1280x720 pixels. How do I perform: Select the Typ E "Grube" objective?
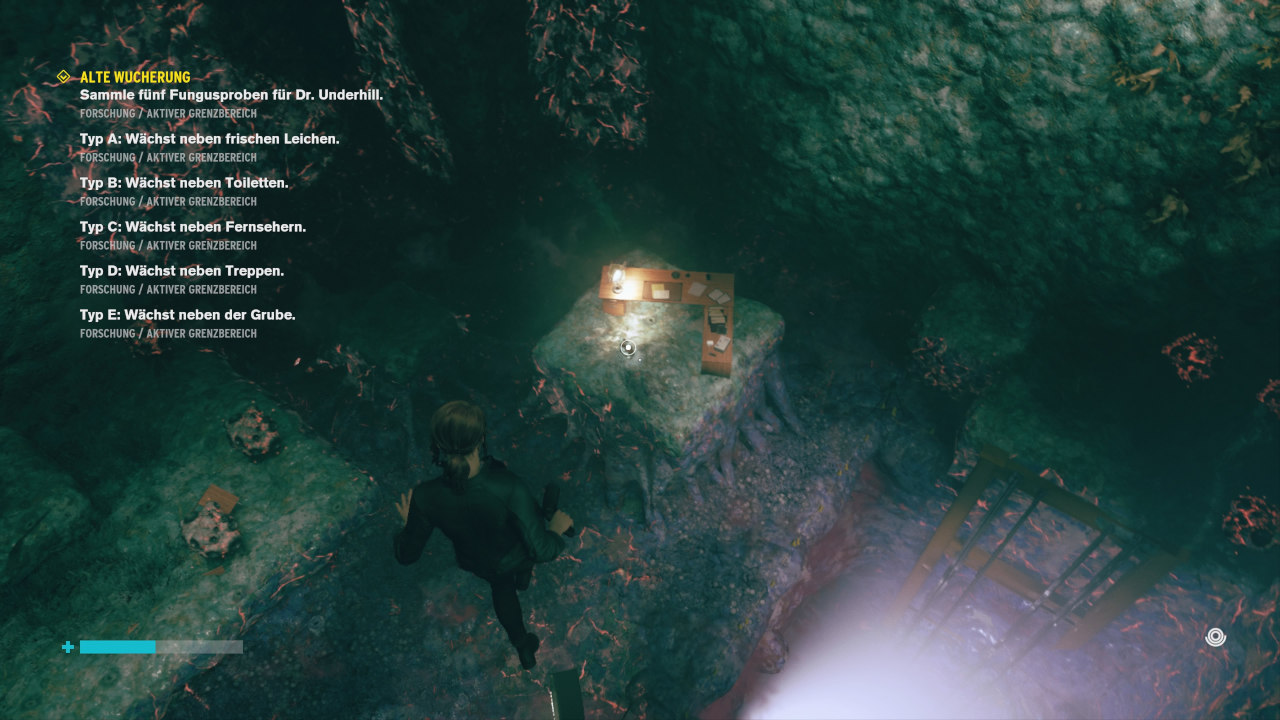(187, 315)
